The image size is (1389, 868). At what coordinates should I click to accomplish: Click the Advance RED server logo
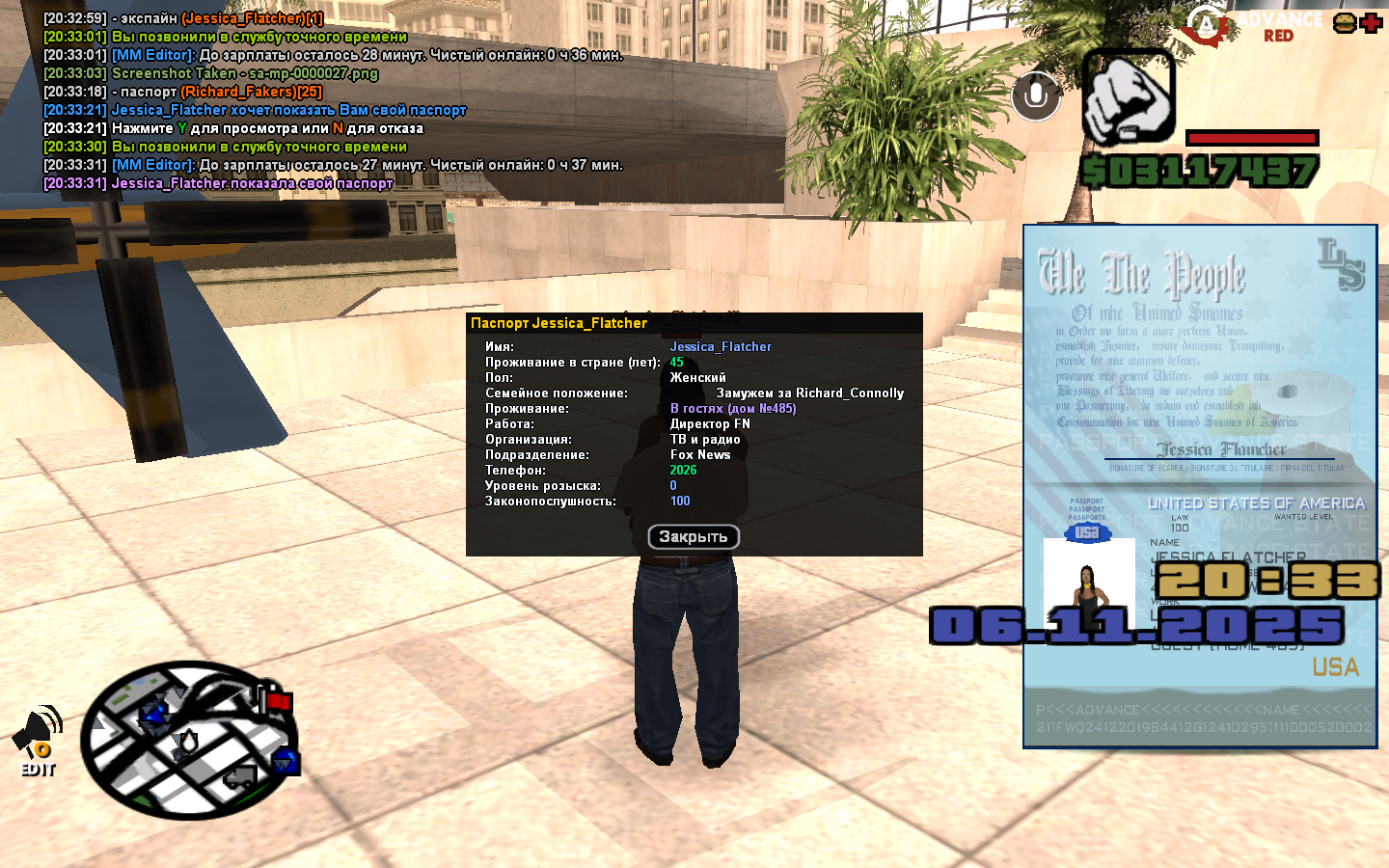coord(1254,26)
